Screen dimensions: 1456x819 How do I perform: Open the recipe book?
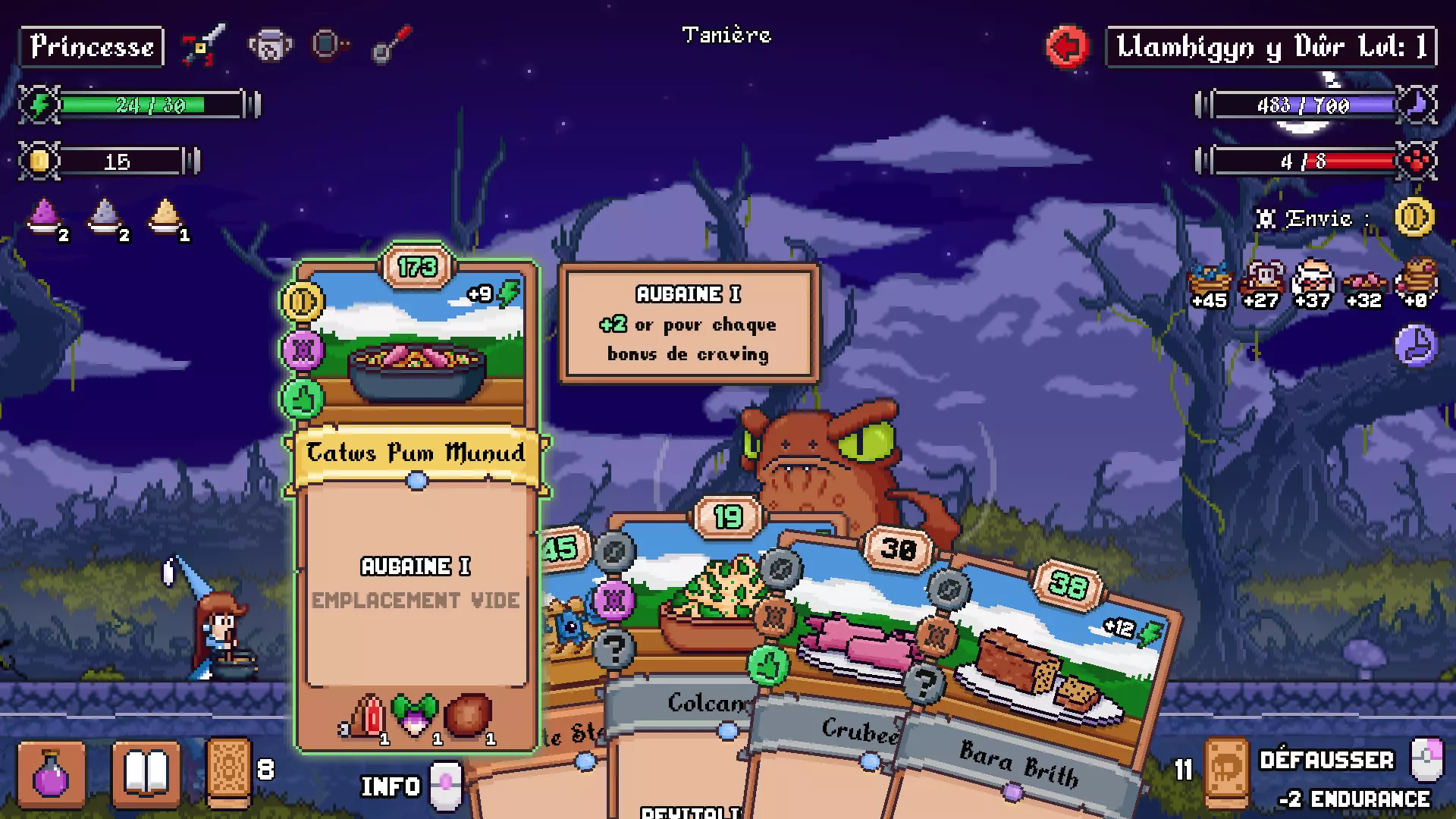pos(146,773)
